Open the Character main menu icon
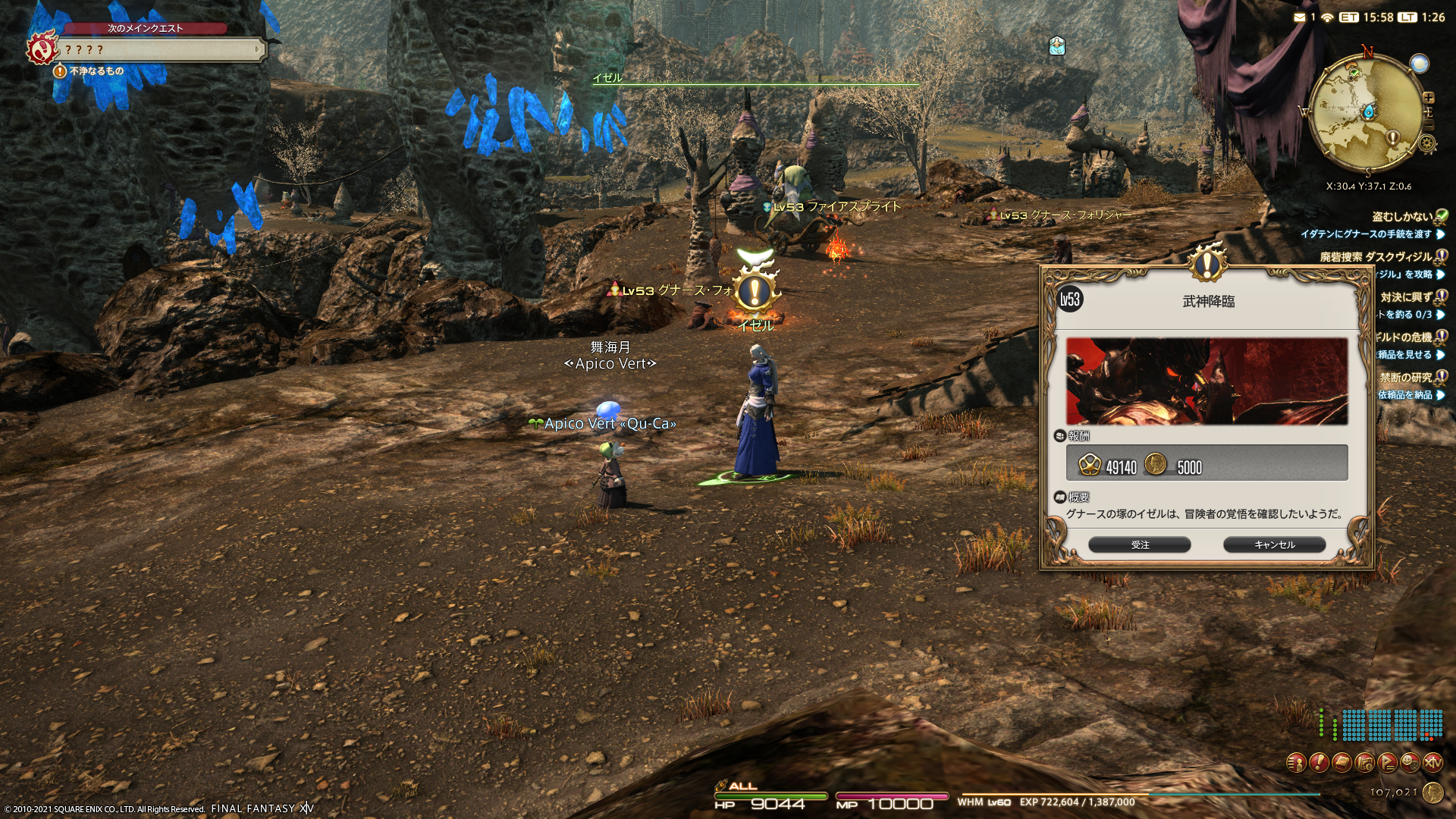 tap(1296, 762)
